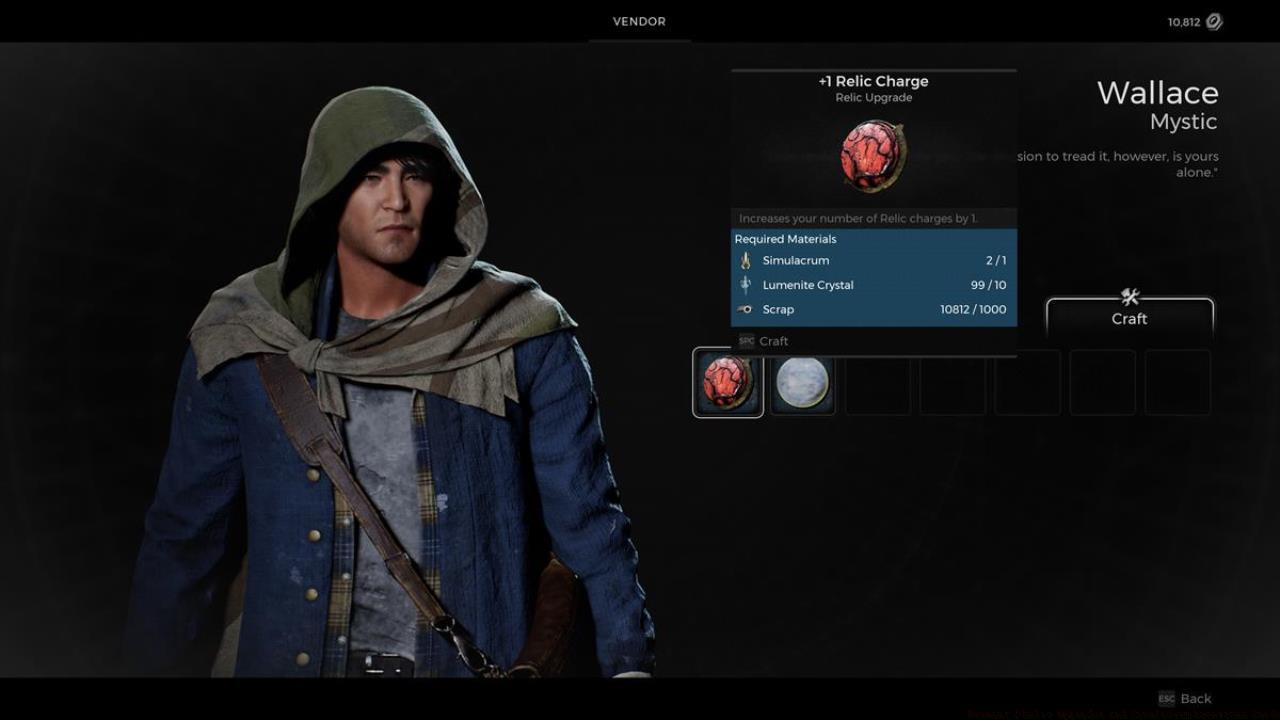Click the crossed tools icon above Craft
Viewport: 1280px width, 720px height.
pyautogui.click(x=1129, y=297)
